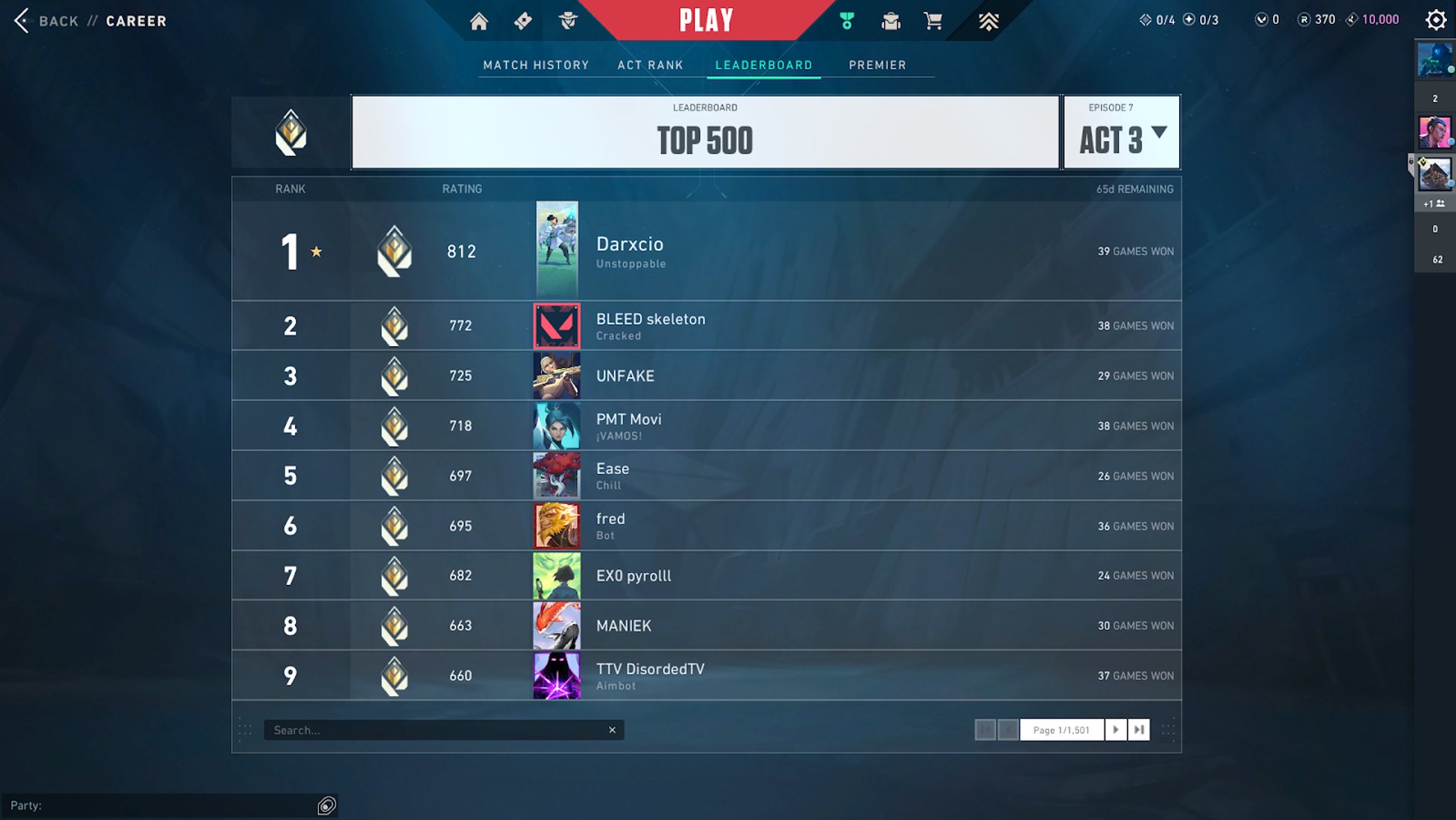Click the back arrow beside CAREER
This screenshot has height=820, width=1456.
pyautogui.click(x=21, y=21)
